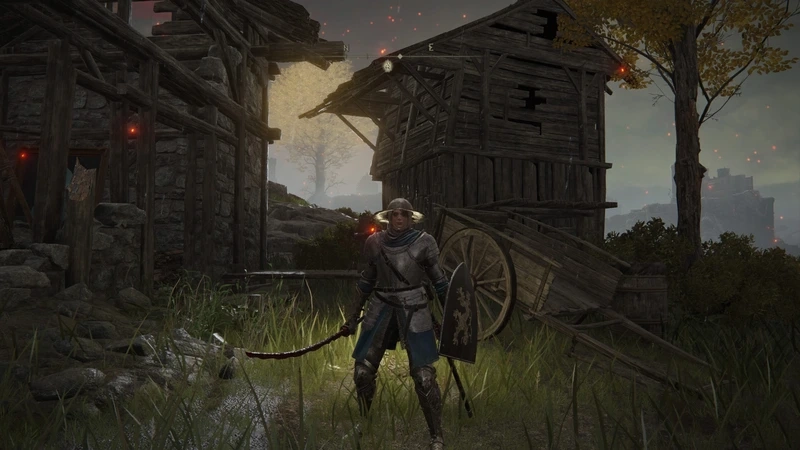
Task: Select the compass bar's east heading letter
Action: (429, 48)
